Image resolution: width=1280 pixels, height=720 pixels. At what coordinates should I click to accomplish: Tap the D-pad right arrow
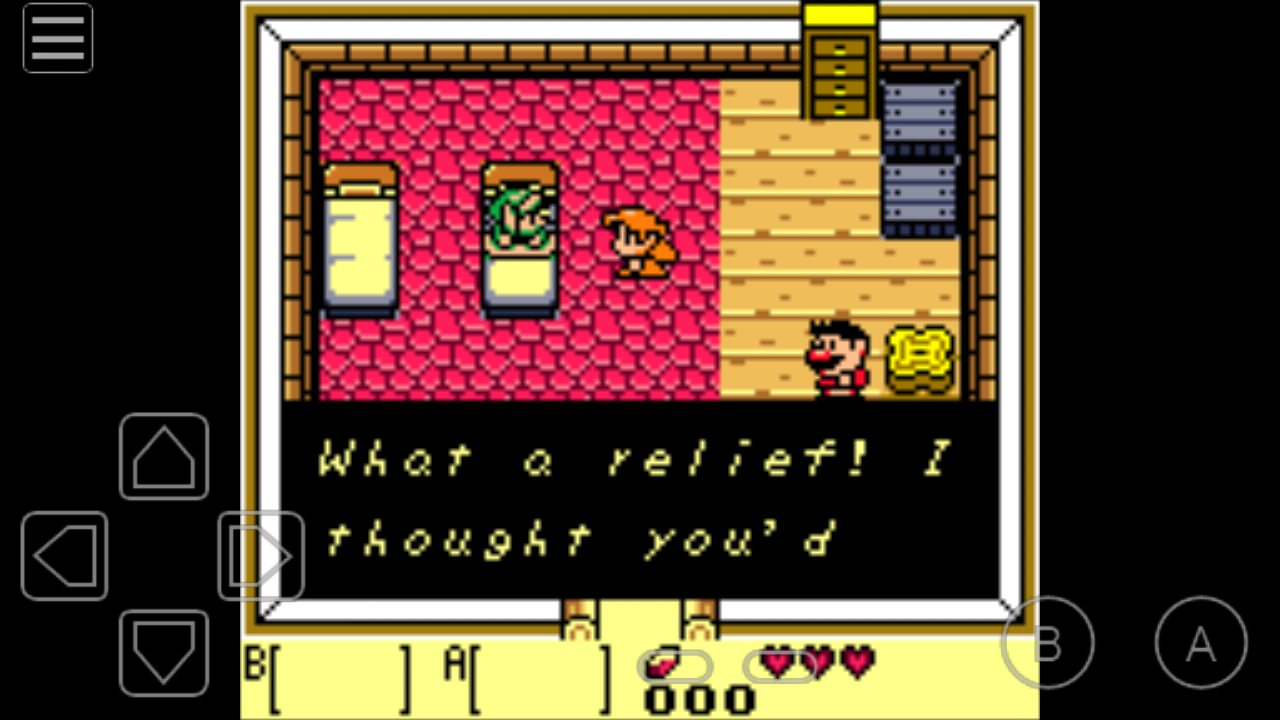260,555
